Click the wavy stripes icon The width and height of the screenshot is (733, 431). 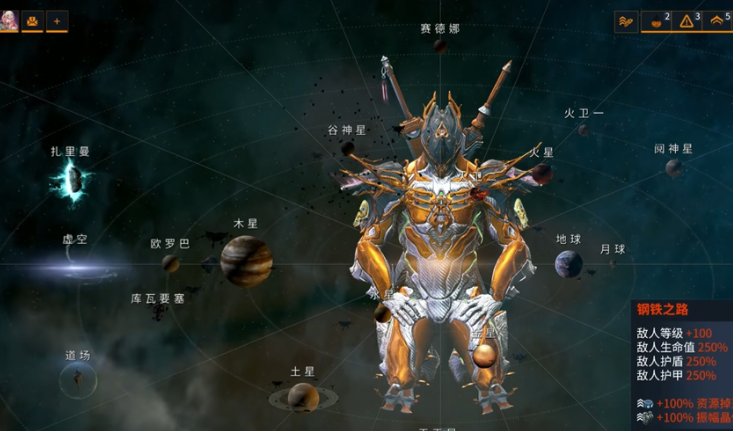tap(626, 20)
